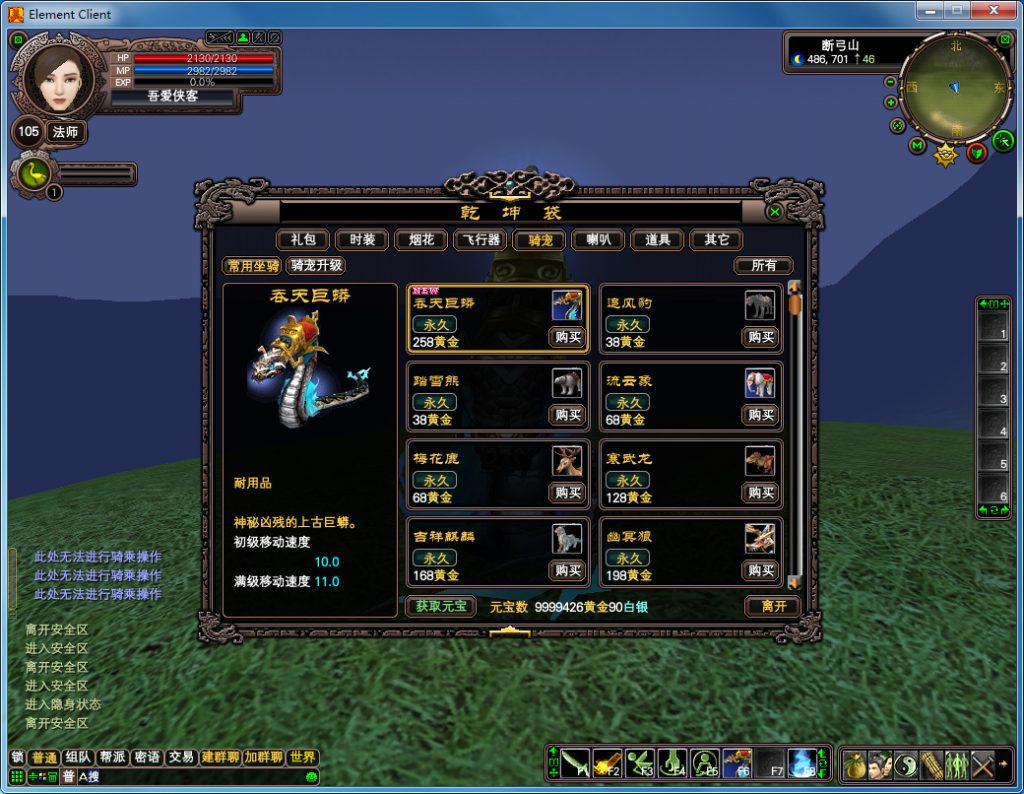
Task: Leave the shop with 离开 button
Action: 773,606
